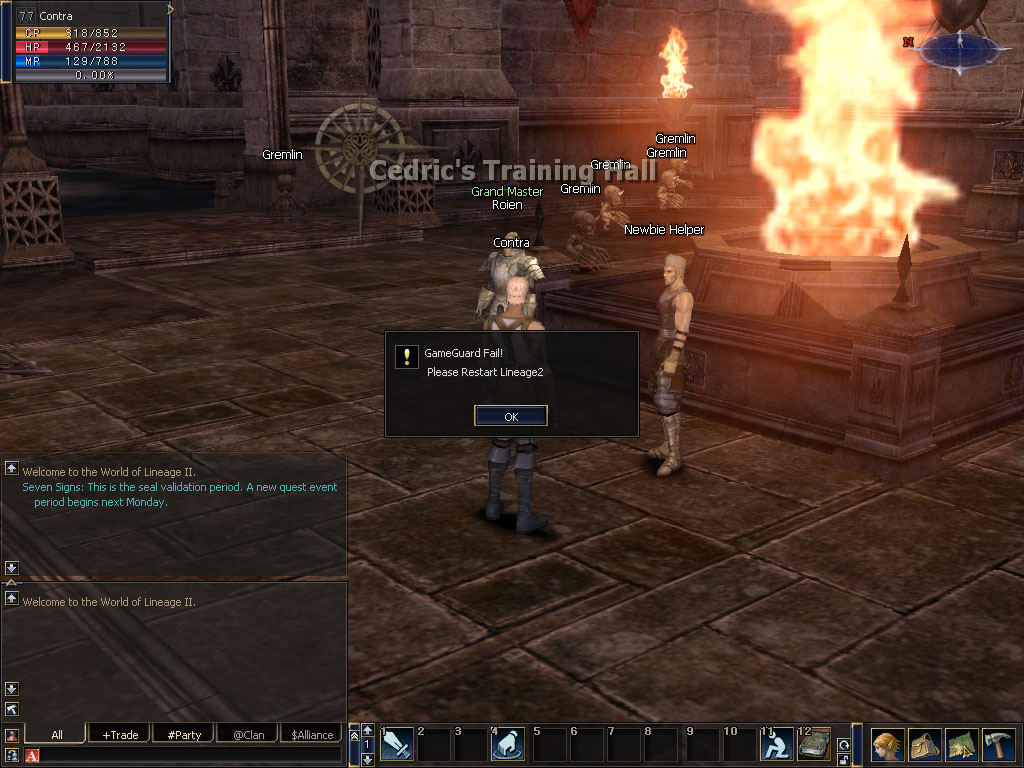The width and height of the screenshot is (1024, 768).
Task: Use the pick-up hand action in slot 4
Action: click(508, 745)
